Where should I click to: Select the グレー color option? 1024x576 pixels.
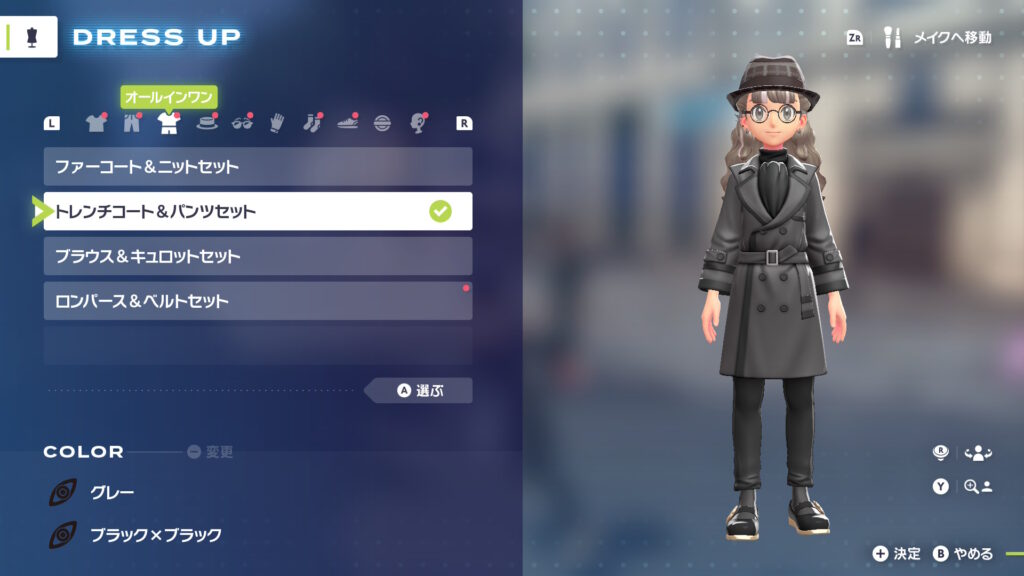click(x=112, y=492)
